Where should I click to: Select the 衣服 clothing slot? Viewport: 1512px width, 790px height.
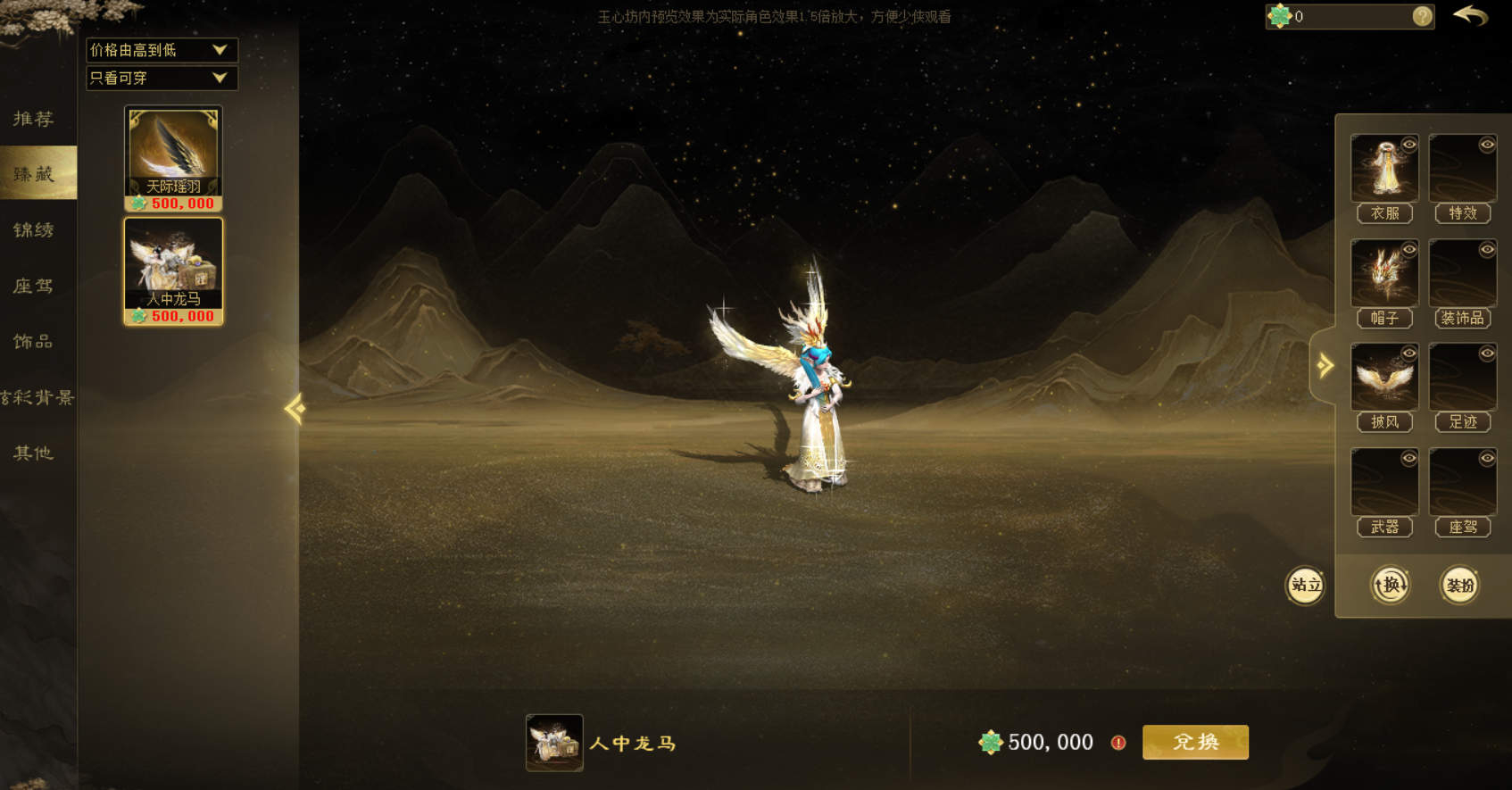(1384, 170)
